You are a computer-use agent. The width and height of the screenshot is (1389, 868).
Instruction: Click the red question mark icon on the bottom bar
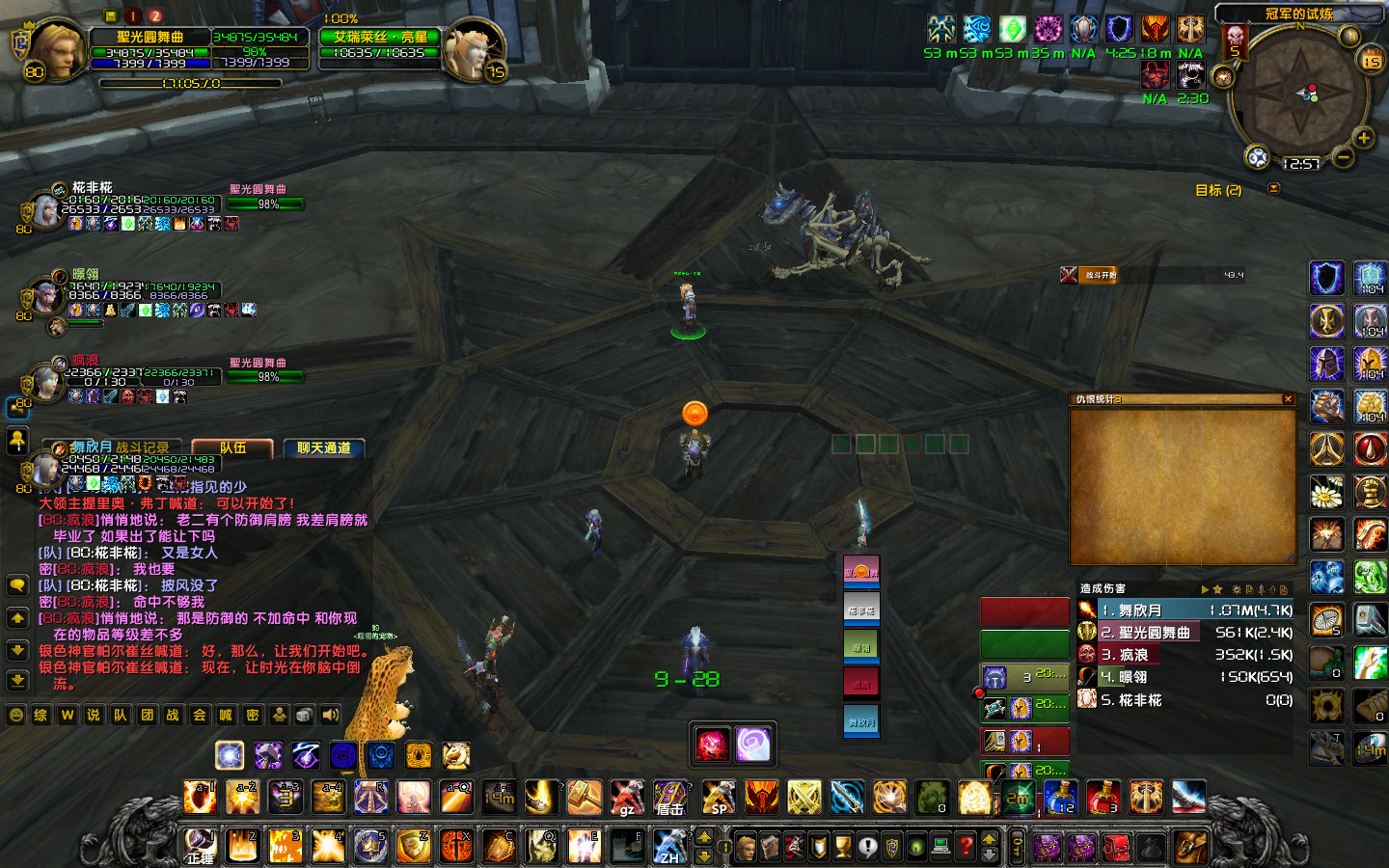click(967, 847)
